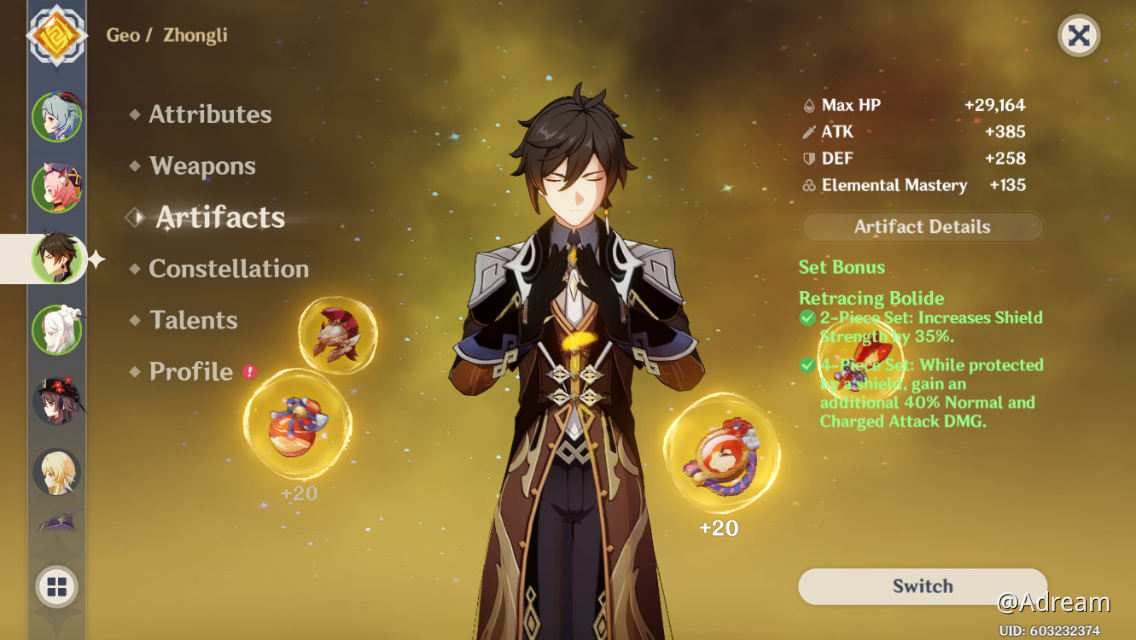Image resolution: width=1136 pixels, height=640 pixels.
Task: Open the Attributes menu entry
Action: [210, 115]
